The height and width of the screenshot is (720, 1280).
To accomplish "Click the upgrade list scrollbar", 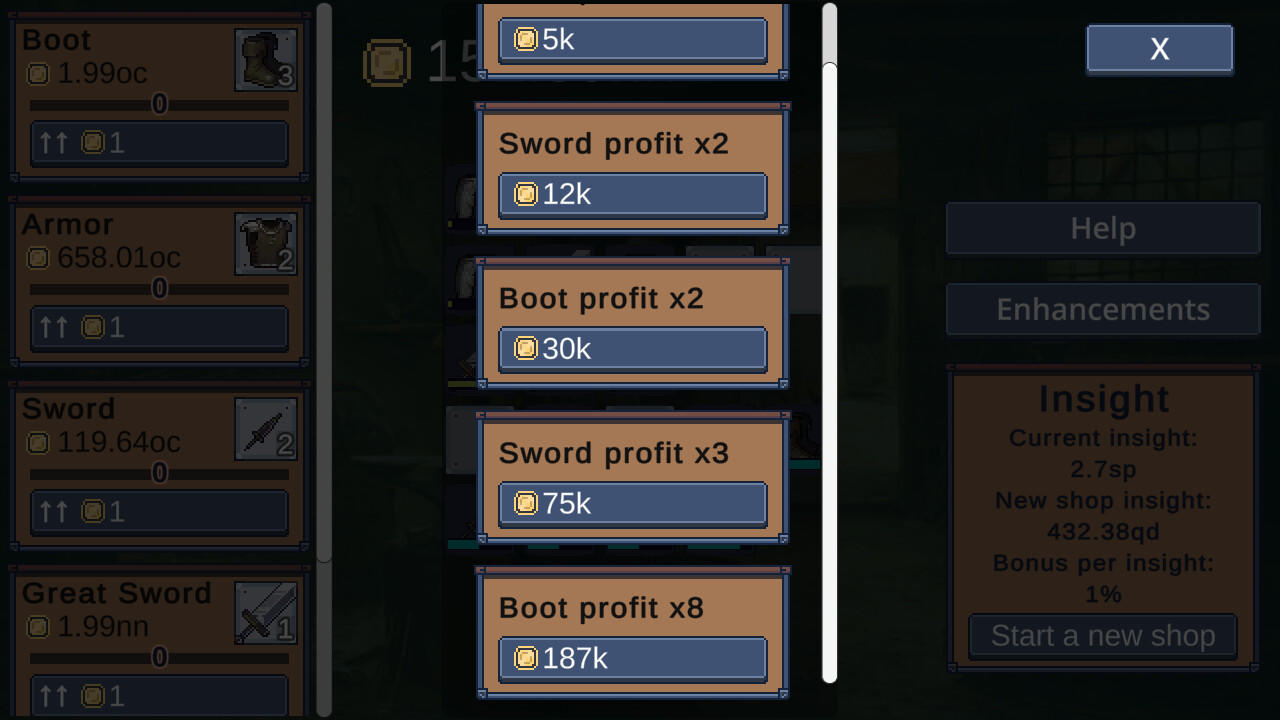I will [x=829, y=360].
